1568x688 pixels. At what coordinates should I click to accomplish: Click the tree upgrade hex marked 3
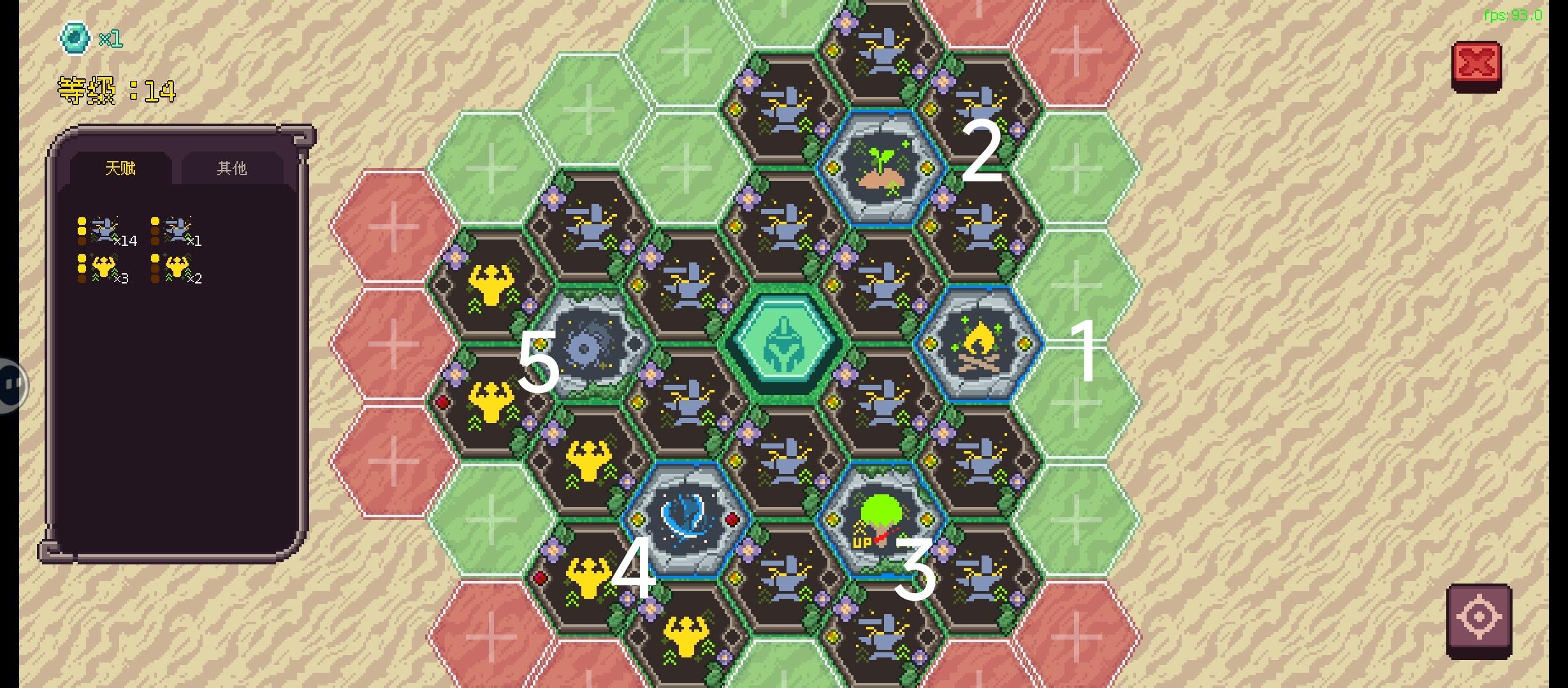(x=883, y=519)
